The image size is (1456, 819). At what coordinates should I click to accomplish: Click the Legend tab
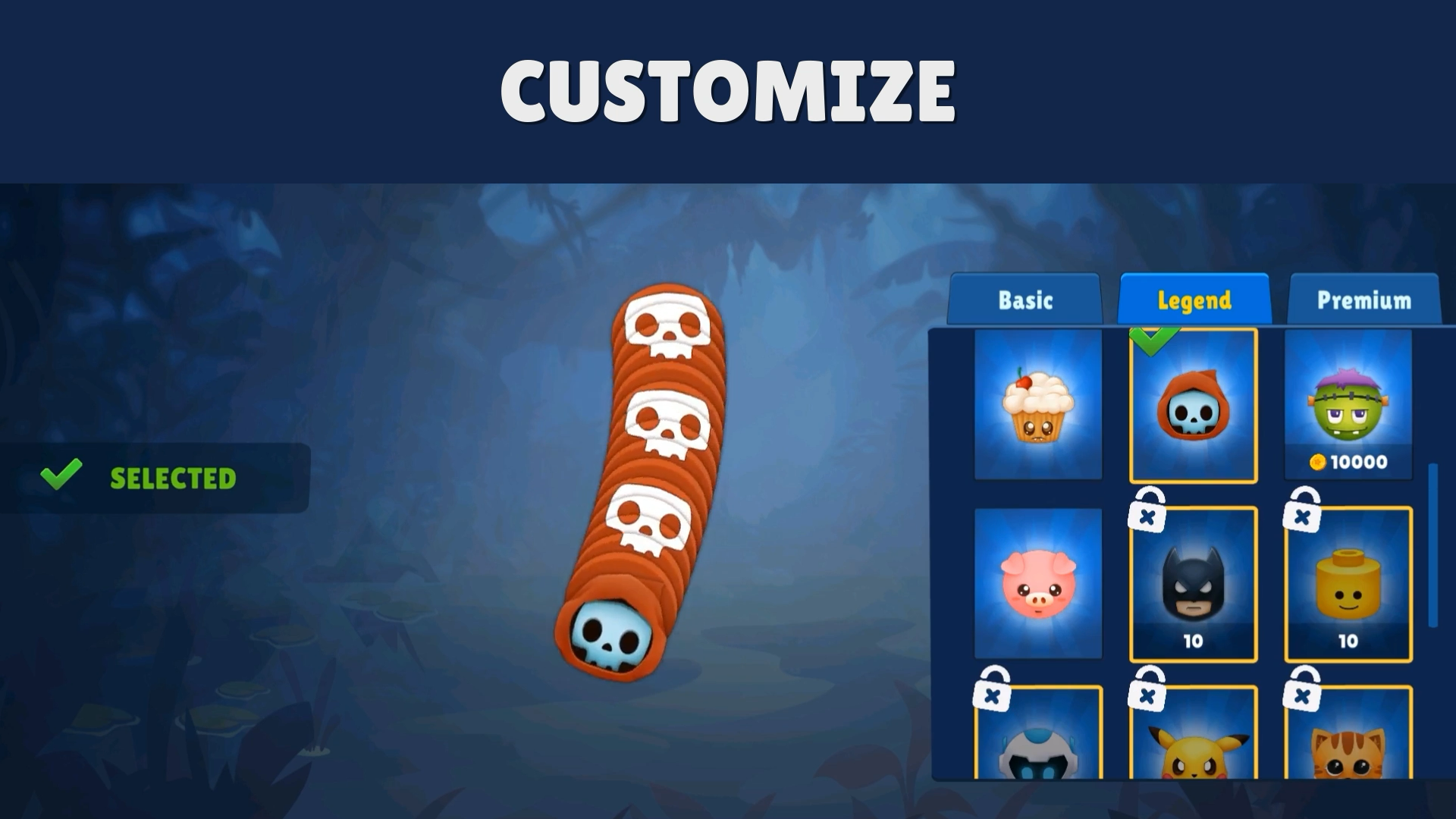(1194, 300)
